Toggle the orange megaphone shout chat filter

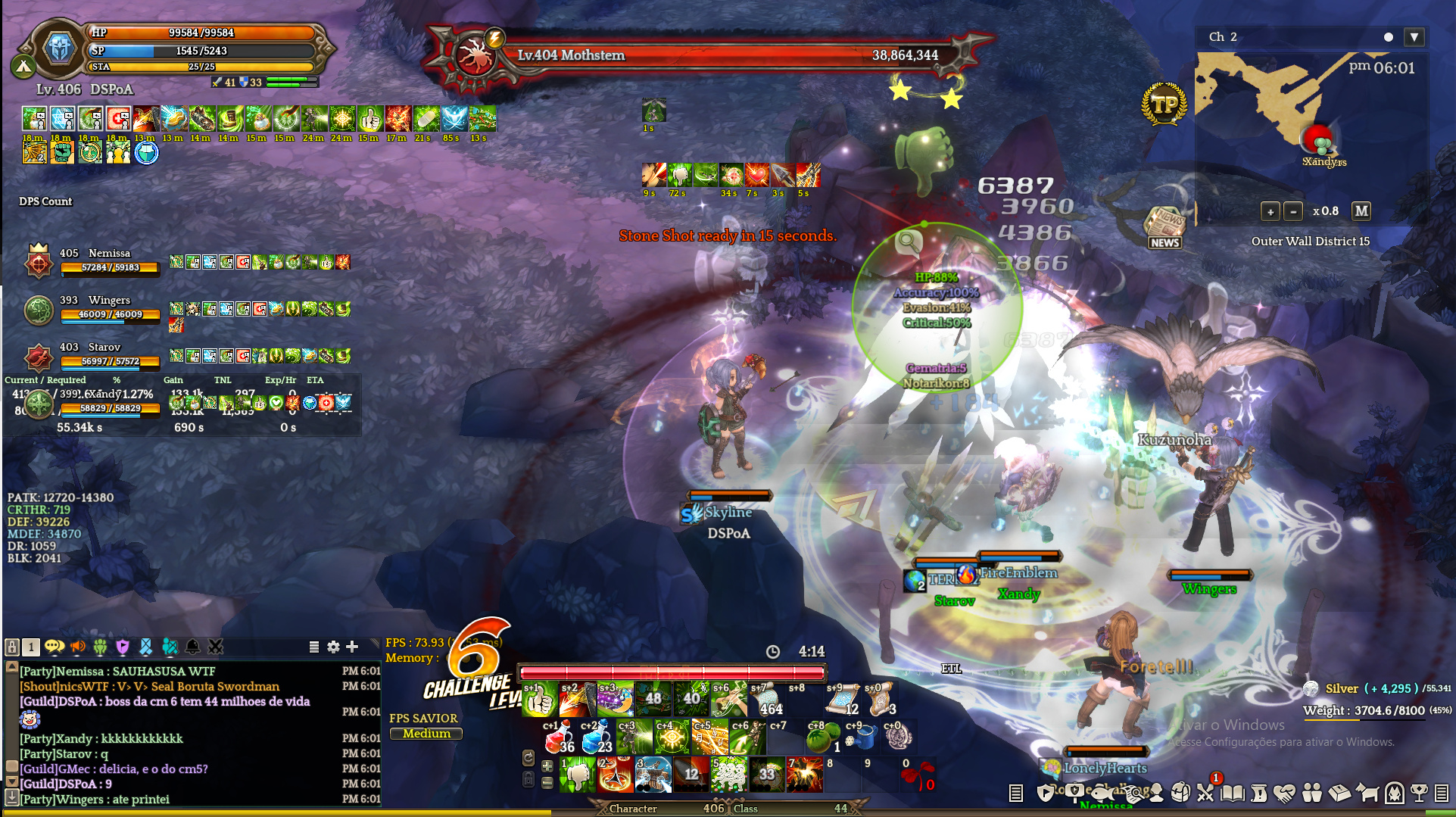77,647
